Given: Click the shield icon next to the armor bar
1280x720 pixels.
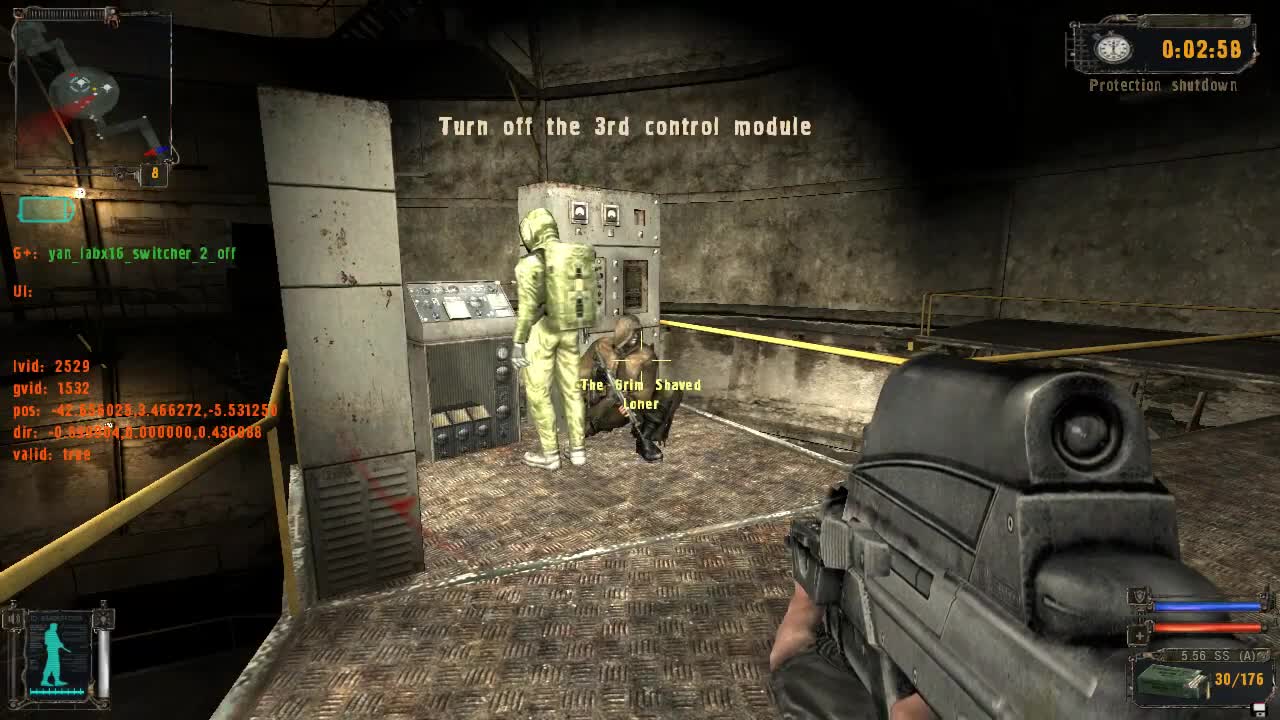Looking at the screenshot, I should coord(1137,596).
